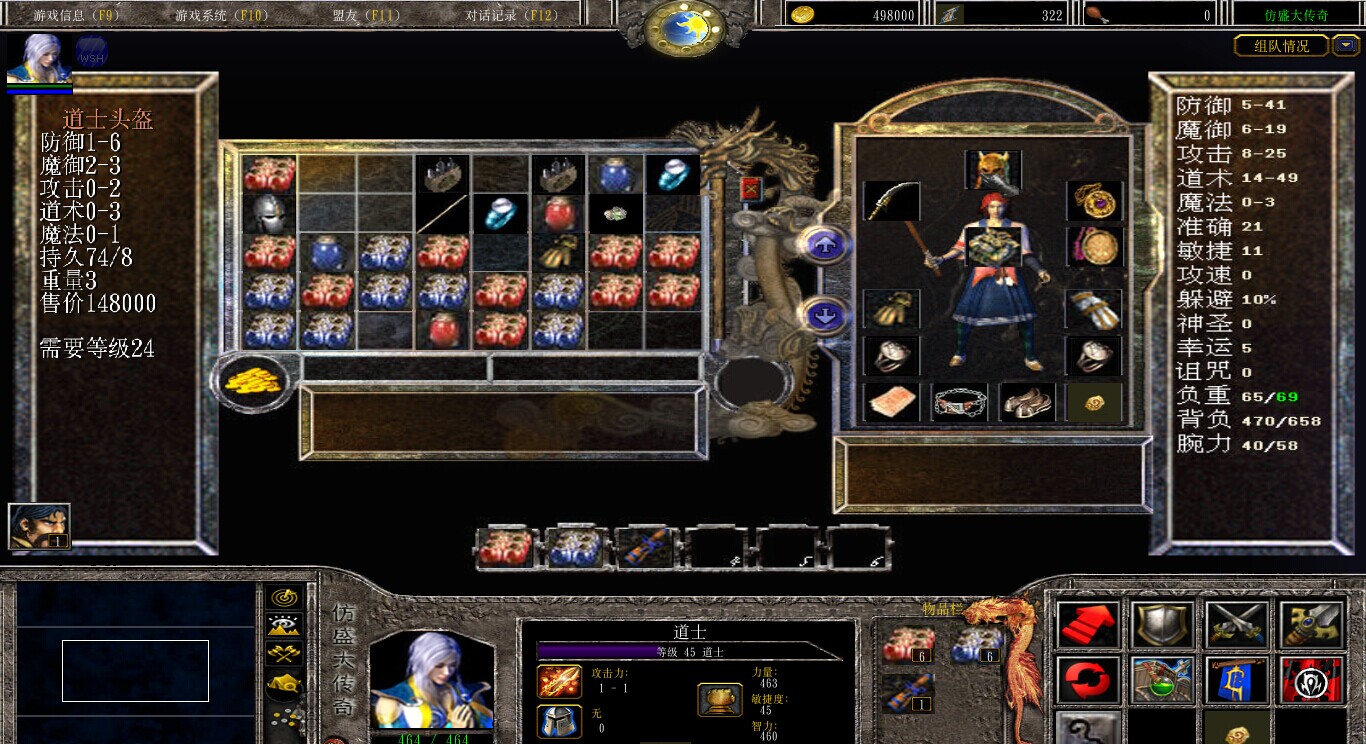Click the crossed swords attack command

pos(1237,624)
